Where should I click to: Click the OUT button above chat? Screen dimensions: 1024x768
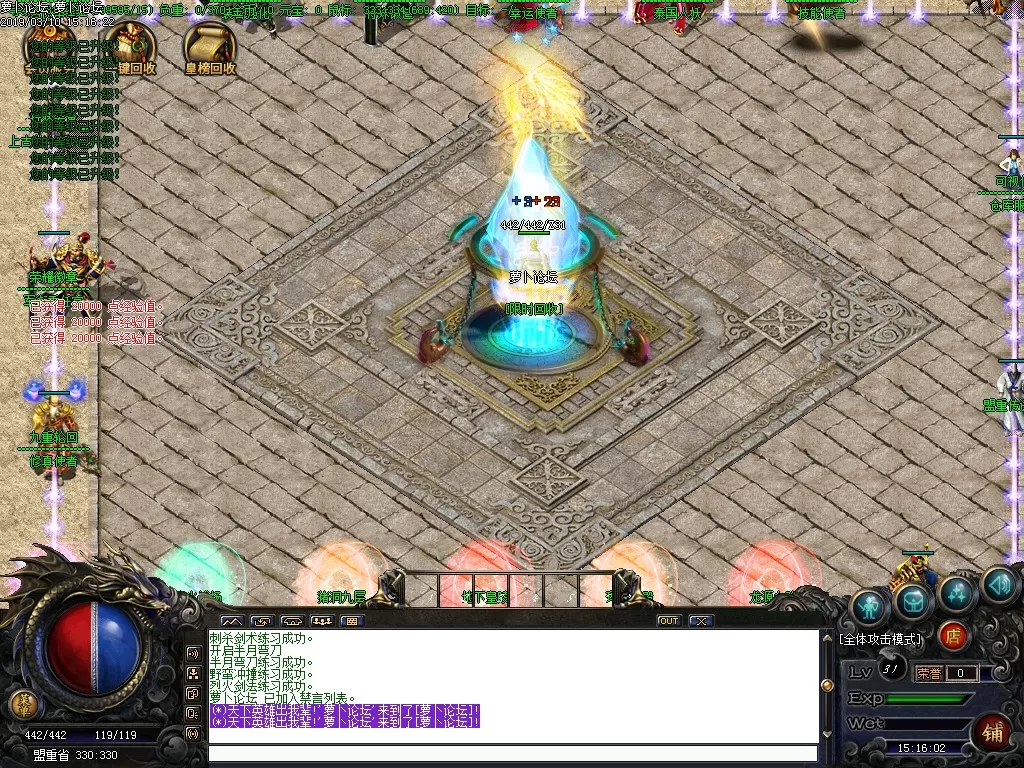[x=668, y=621]
